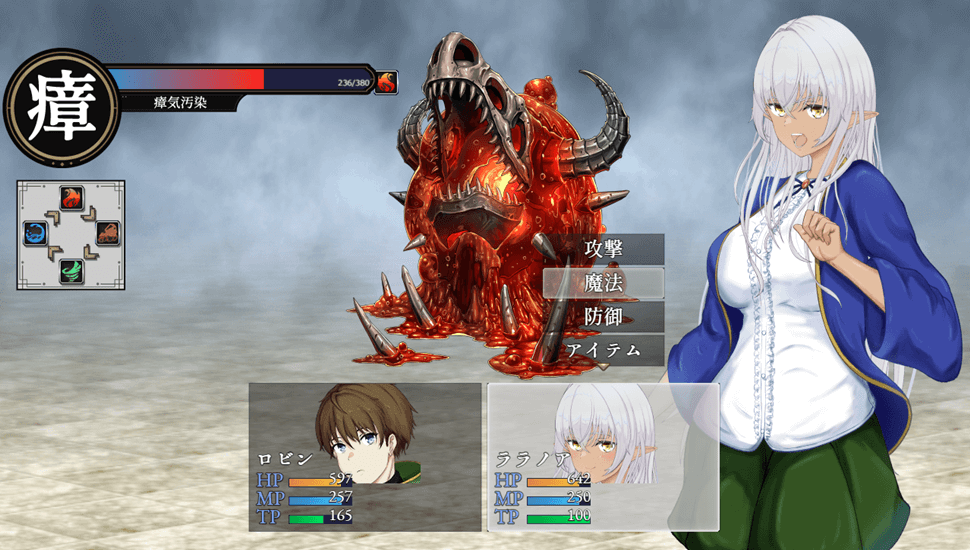
Task: Click the flame icon beside the miasma gauge
Action: point(386,82)
